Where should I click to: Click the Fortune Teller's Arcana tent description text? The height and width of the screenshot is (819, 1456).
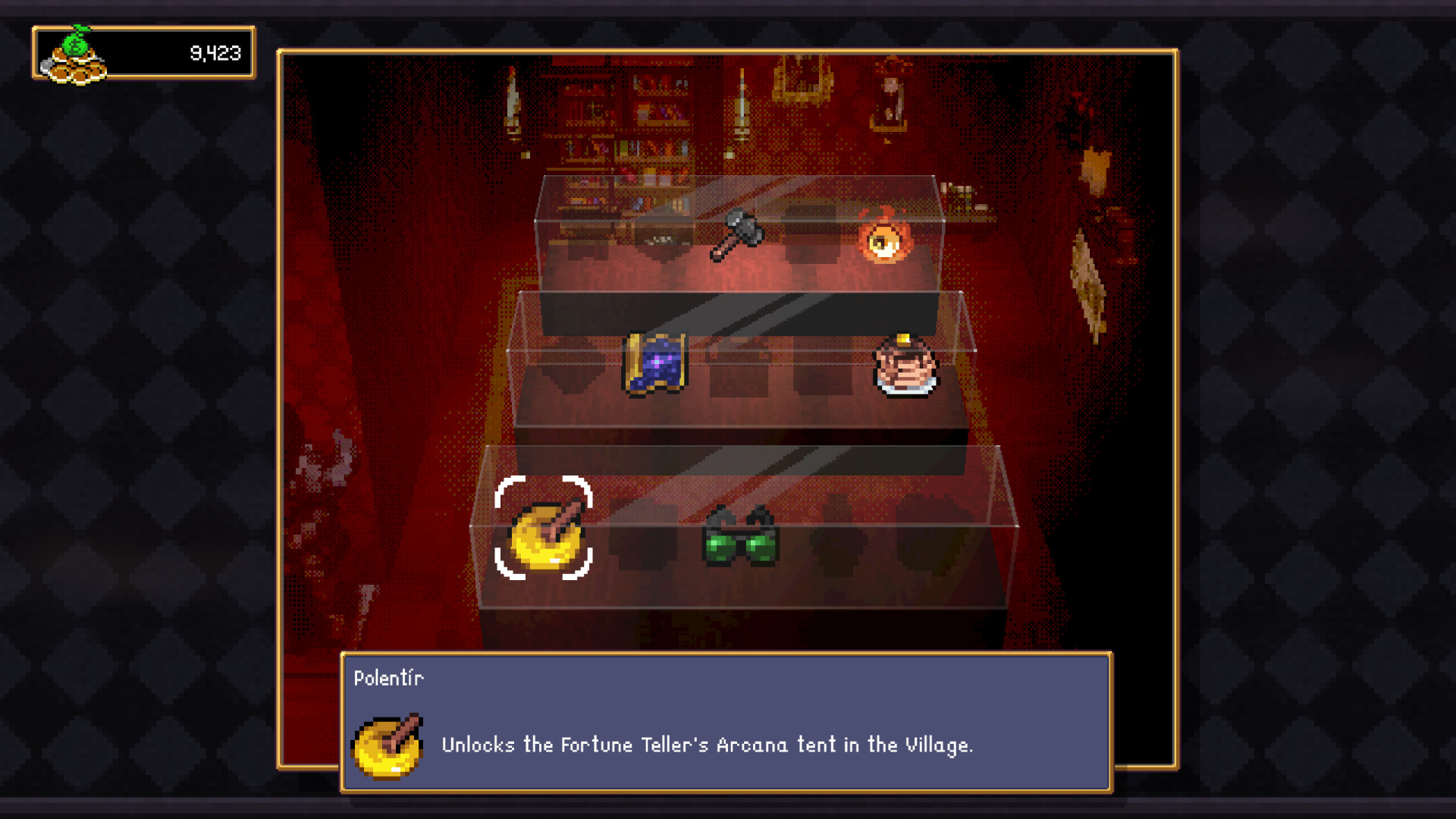(708, 745)
